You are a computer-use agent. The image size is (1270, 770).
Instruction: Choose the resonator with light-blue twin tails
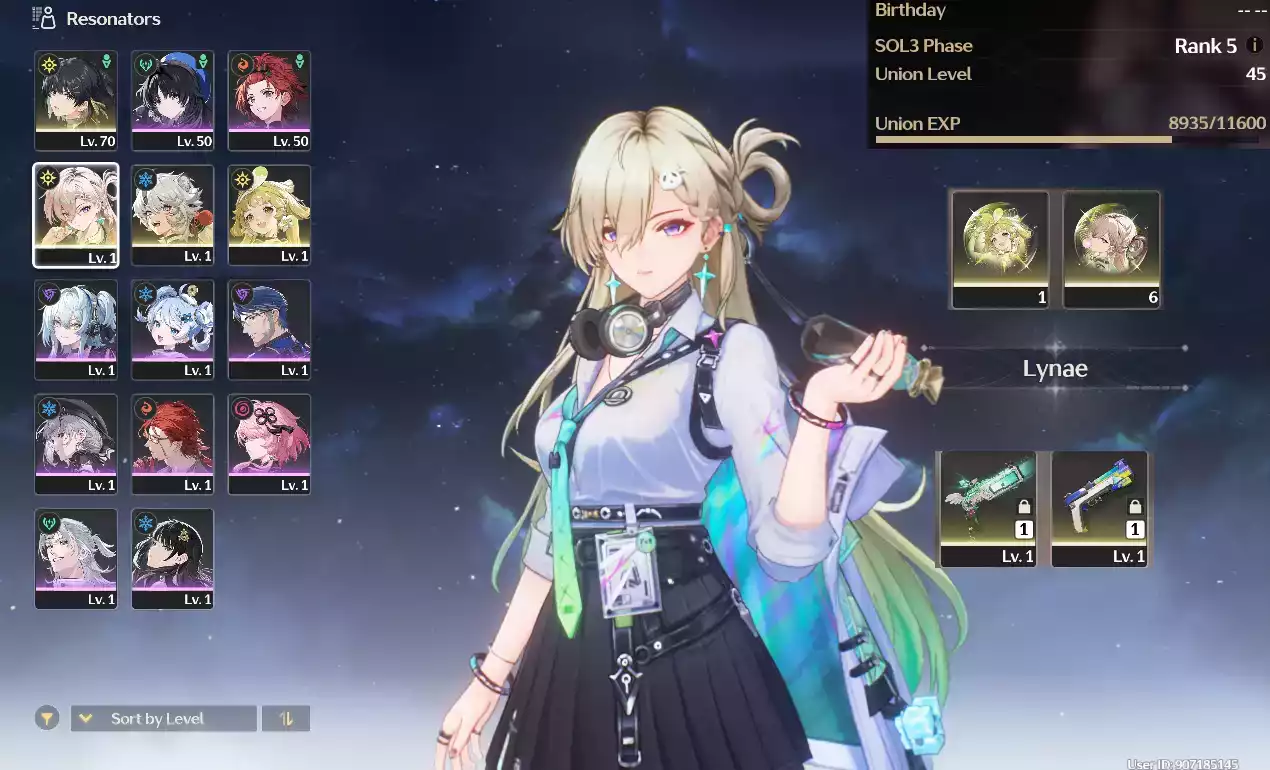pos(76,329)
